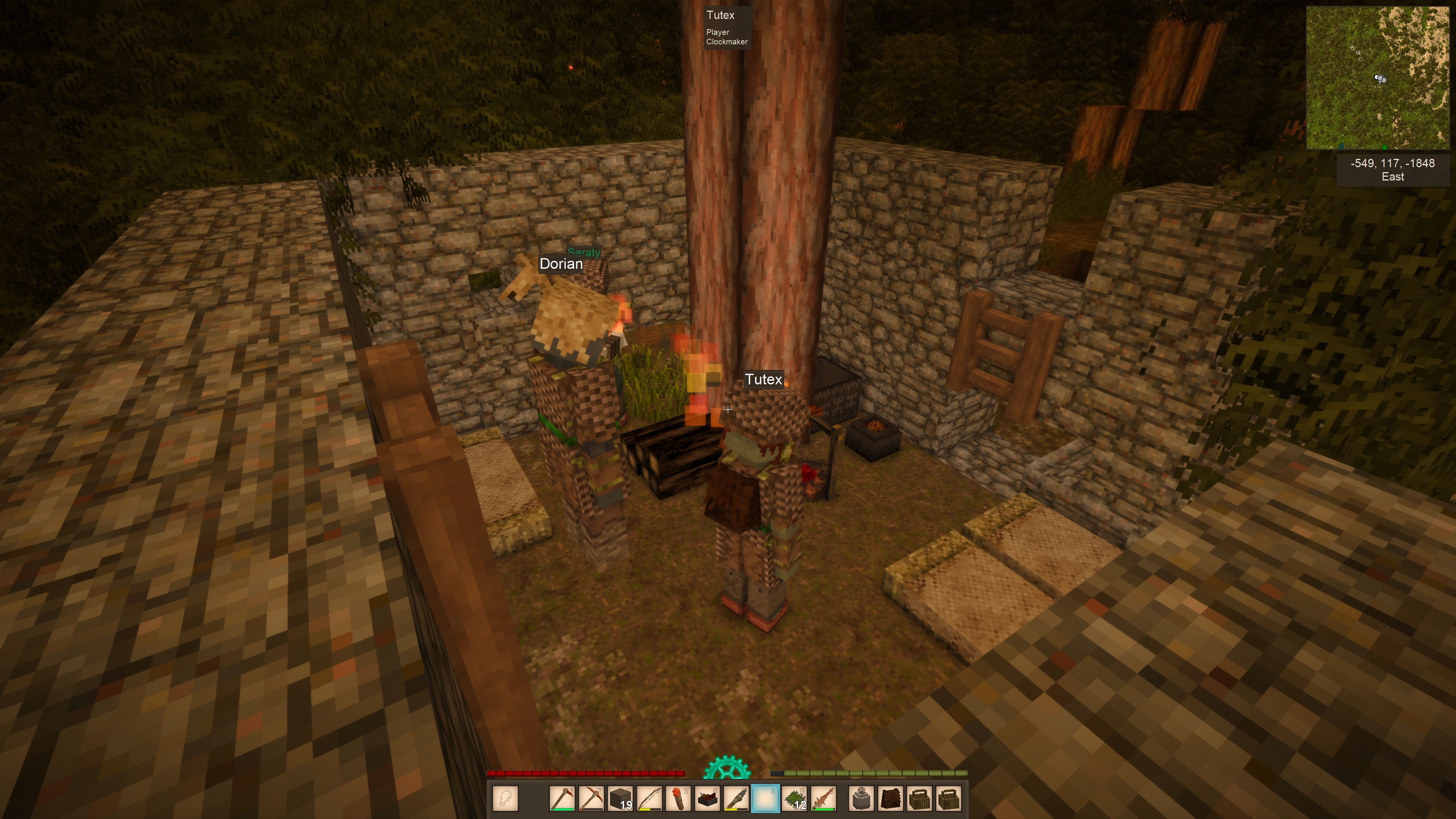Select the long-handled tool in slot 1
Screen dimensions: 1456x819
click(562, 799)
